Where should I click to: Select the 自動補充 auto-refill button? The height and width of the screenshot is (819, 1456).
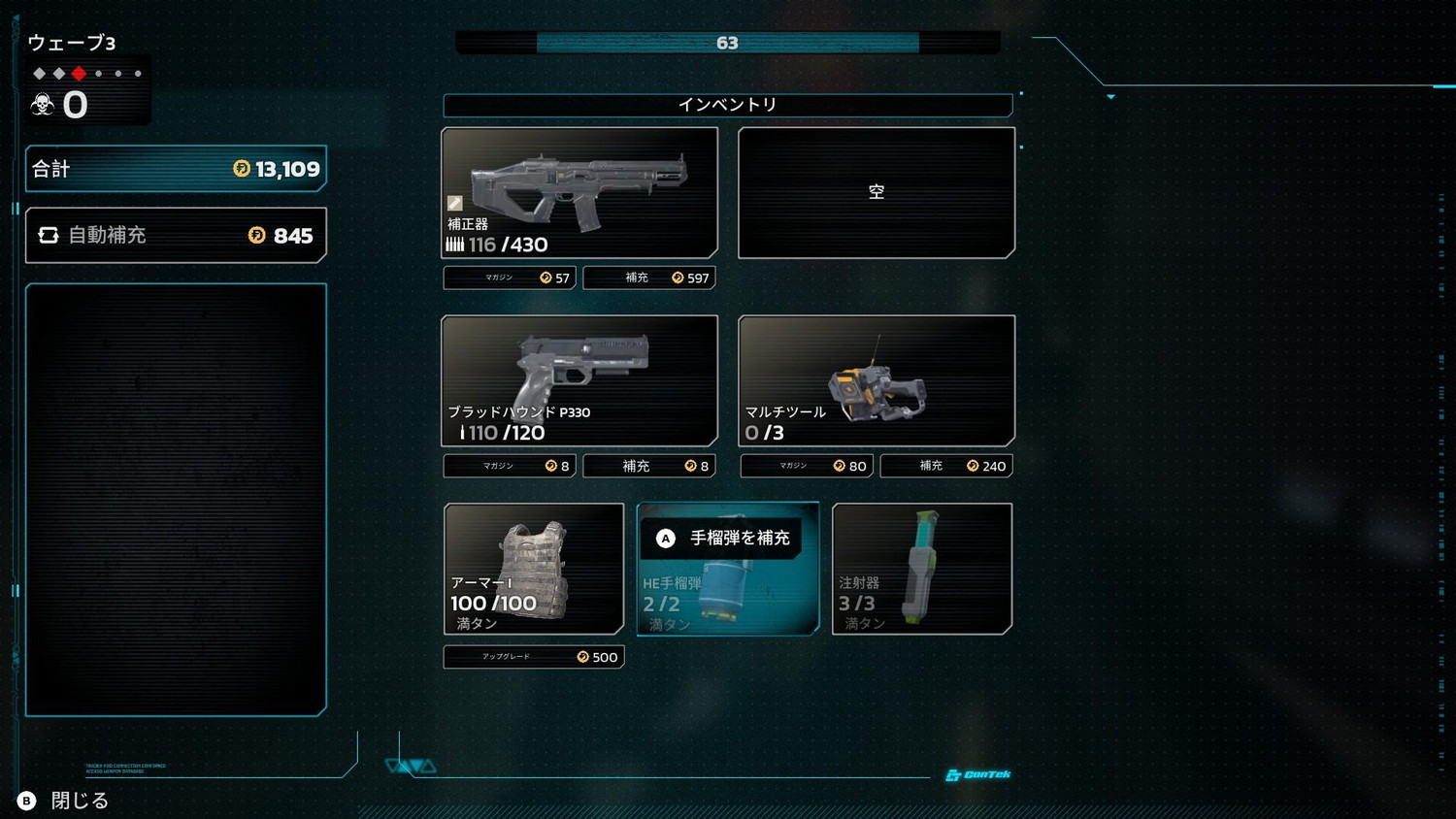pos(176,235)
